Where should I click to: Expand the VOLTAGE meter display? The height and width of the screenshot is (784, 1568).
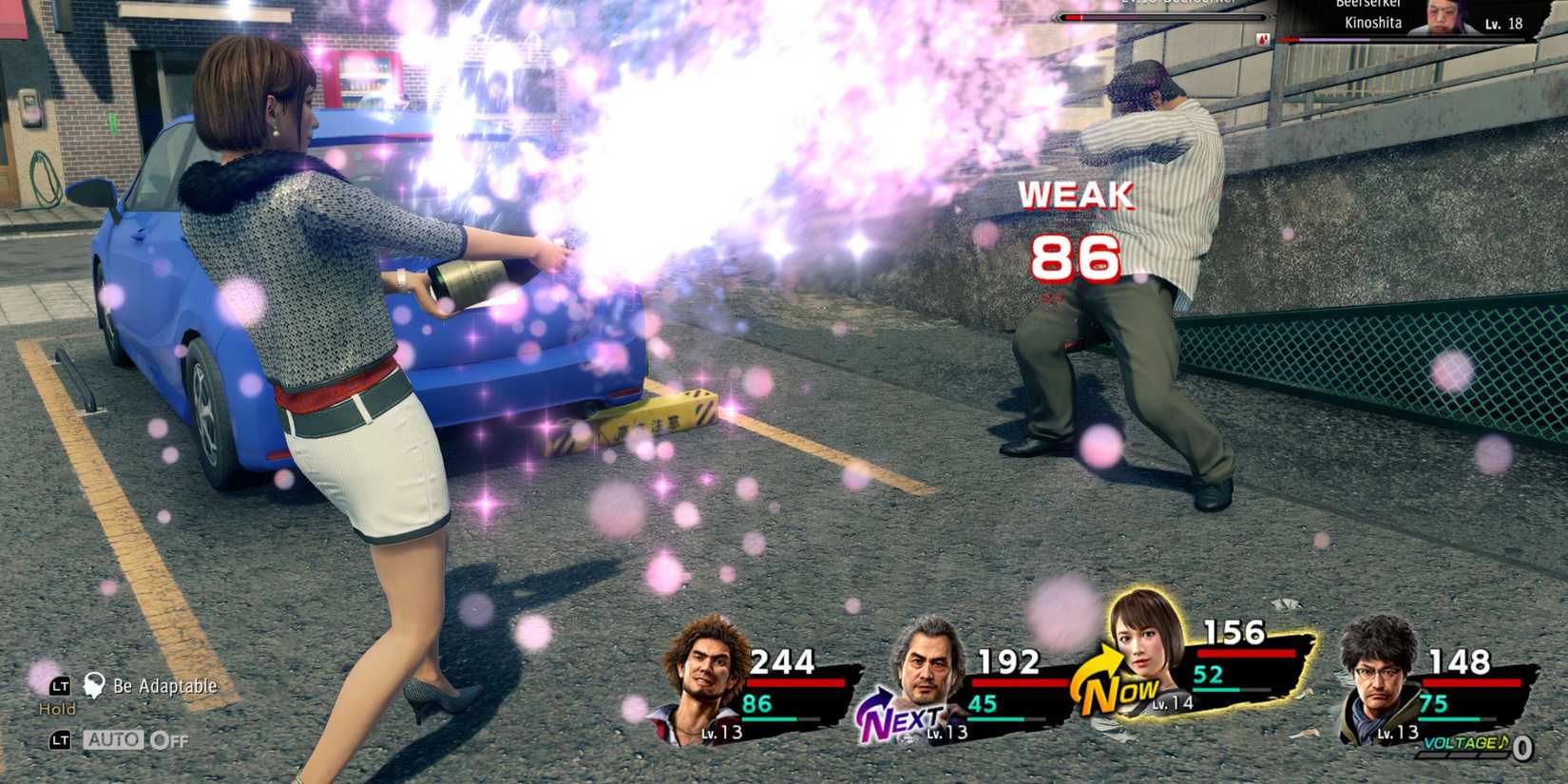click(1468, 746)
